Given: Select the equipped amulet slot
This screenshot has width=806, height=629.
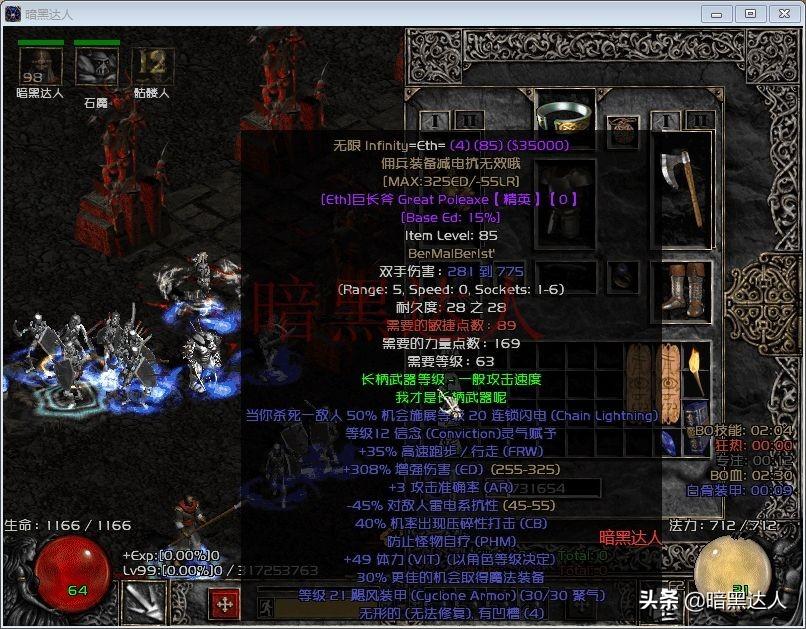Looking at the screenshot, I should pyautogui.click(x=624, y=129).
